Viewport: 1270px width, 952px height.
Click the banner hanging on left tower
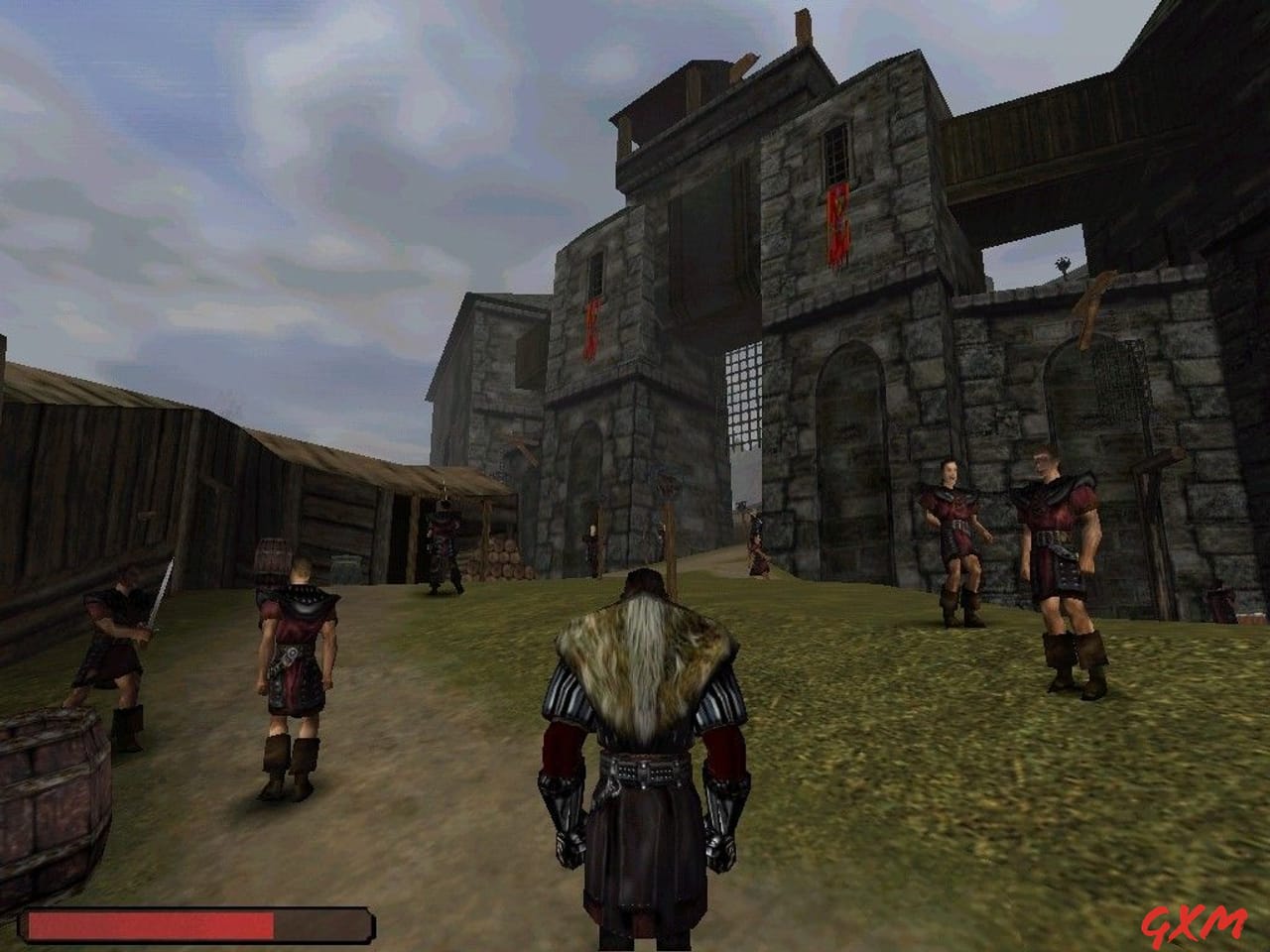(590, 327)
